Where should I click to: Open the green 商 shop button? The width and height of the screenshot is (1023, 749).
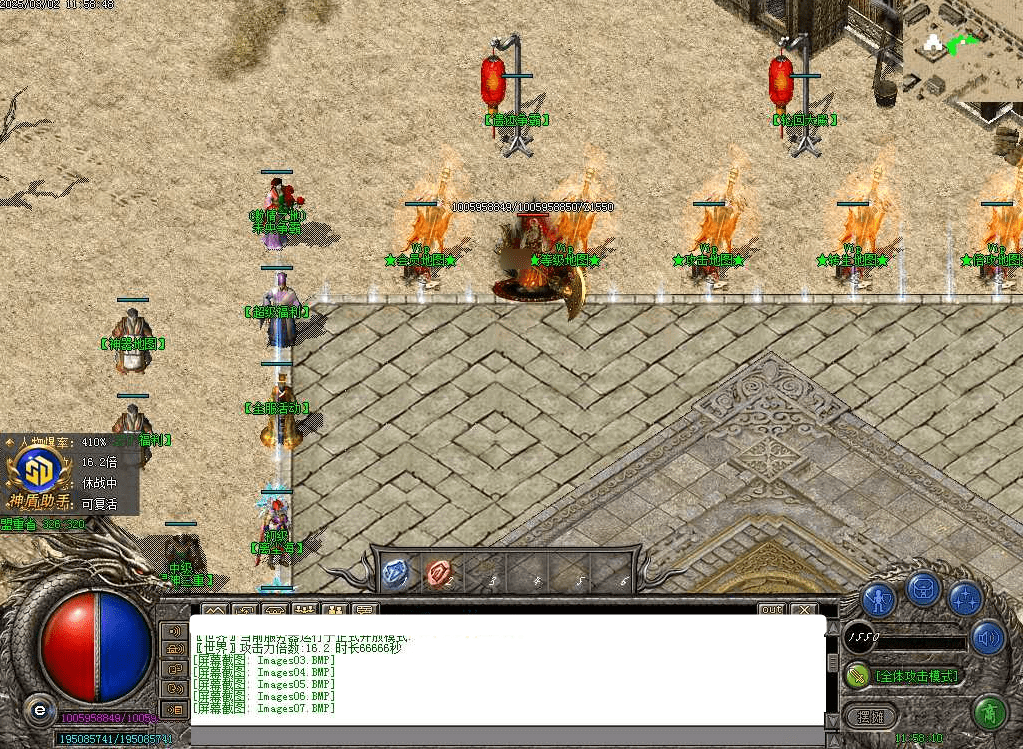click(989, 714)
